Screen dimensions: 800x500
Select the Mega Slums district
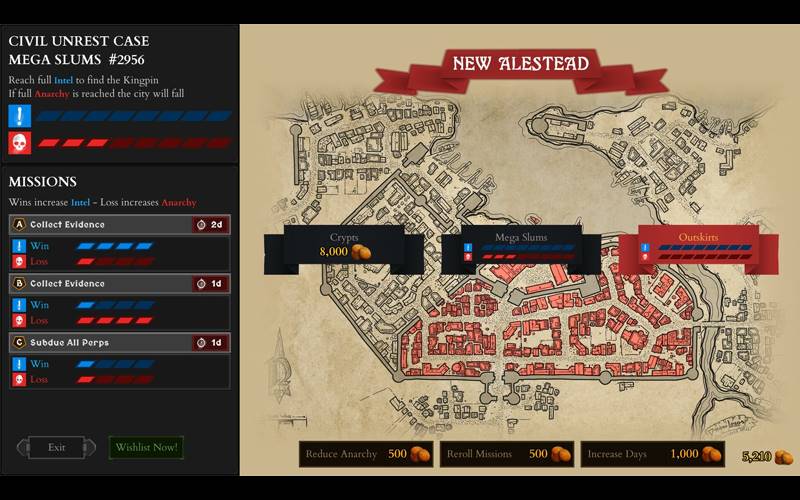tap(520, 246)
